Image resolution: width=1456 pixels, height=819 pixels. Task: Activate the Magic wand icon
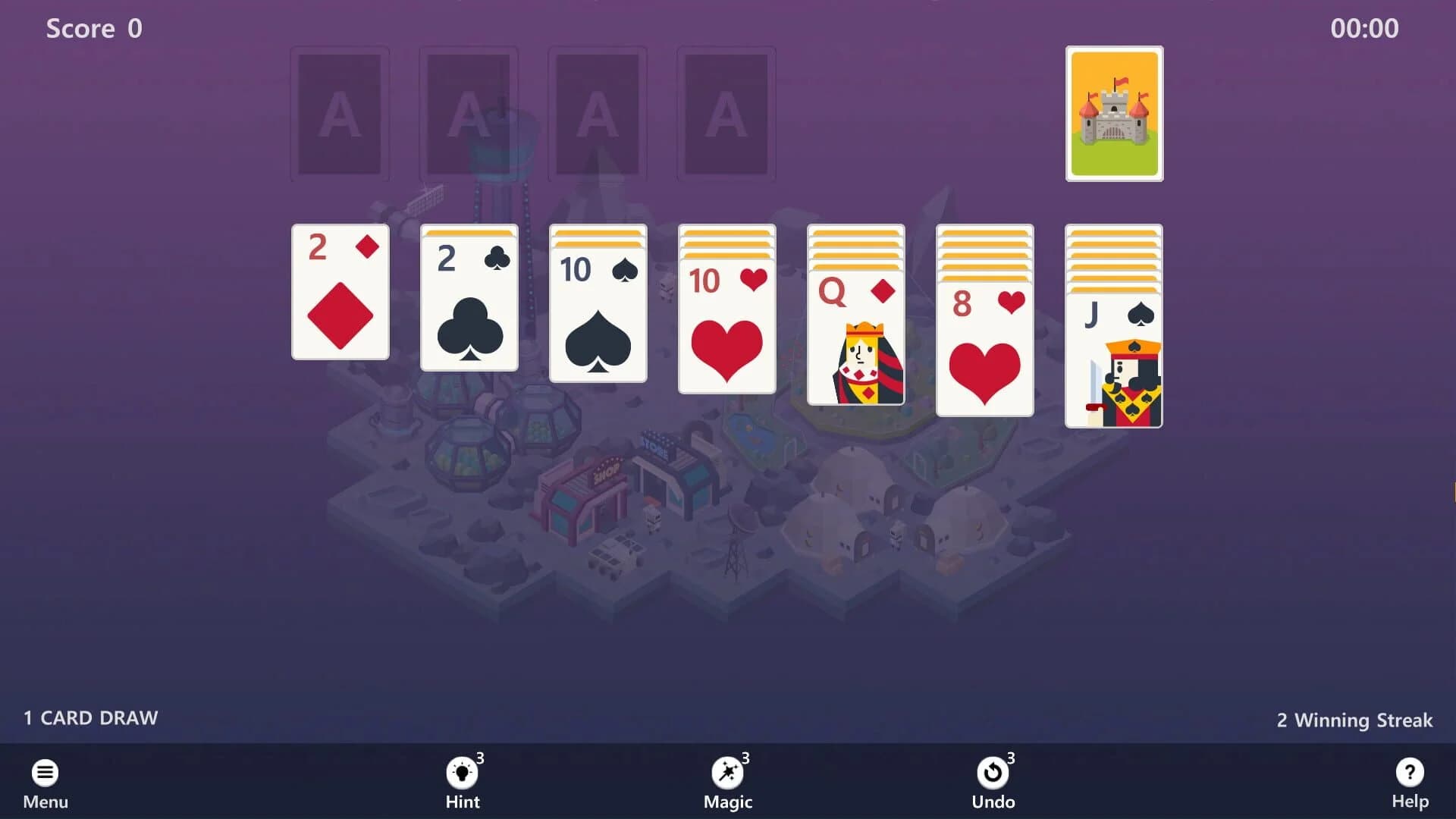coord(727,771)
